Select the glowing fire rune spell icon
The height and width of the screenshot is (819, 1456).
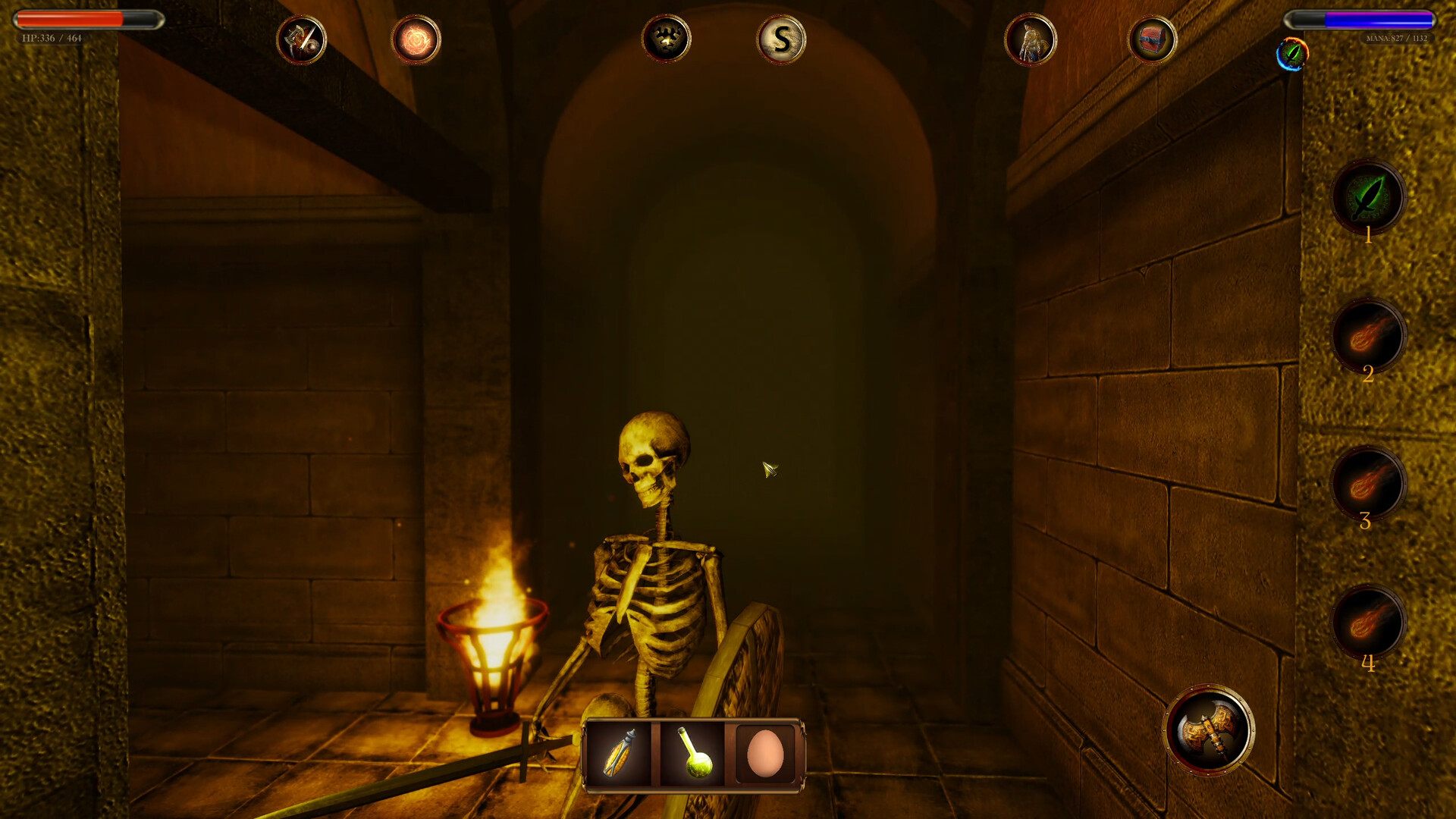[416, 40]
